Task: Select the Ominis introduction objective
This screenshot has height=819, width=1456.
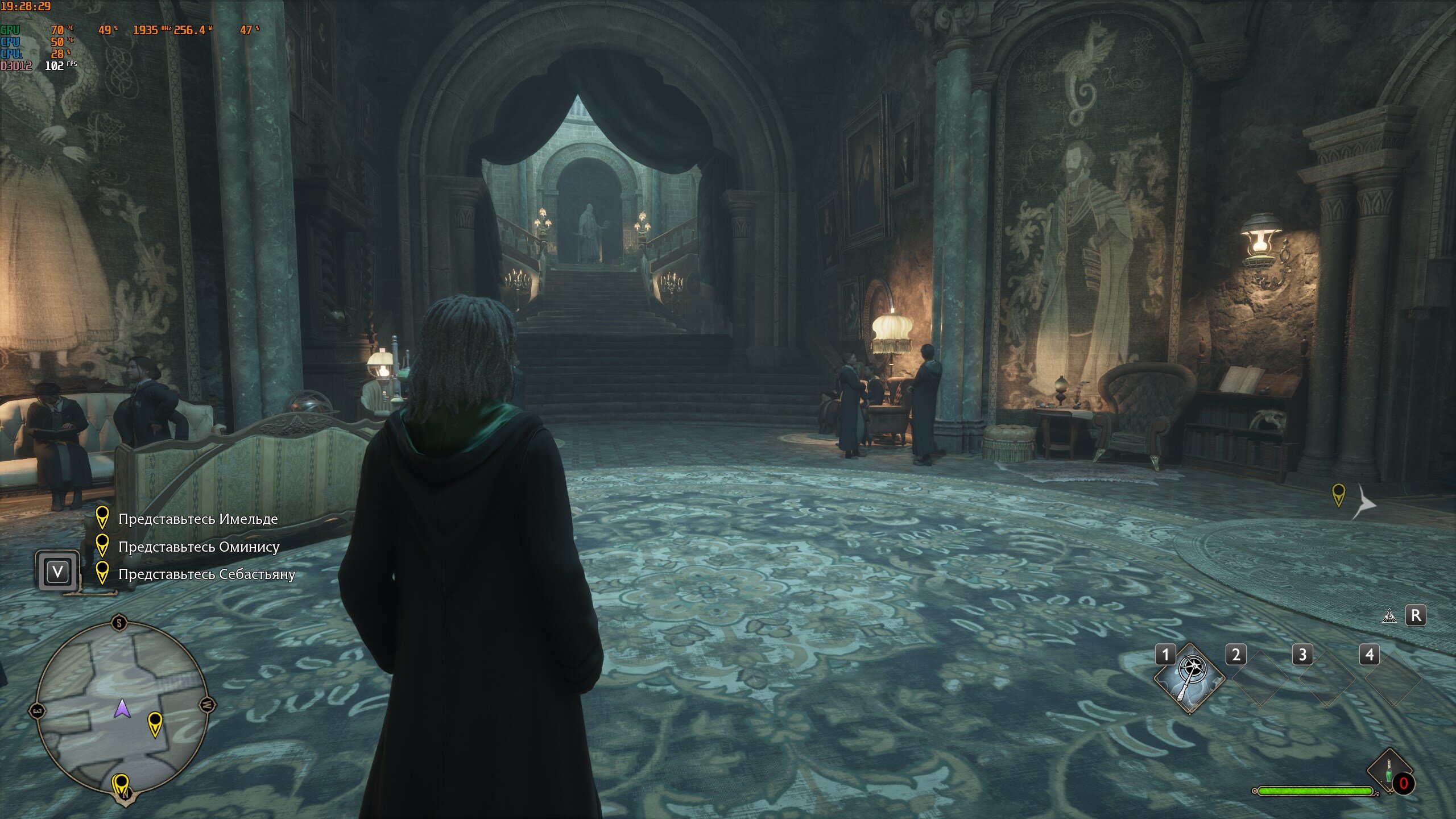Action: [198, 547]
